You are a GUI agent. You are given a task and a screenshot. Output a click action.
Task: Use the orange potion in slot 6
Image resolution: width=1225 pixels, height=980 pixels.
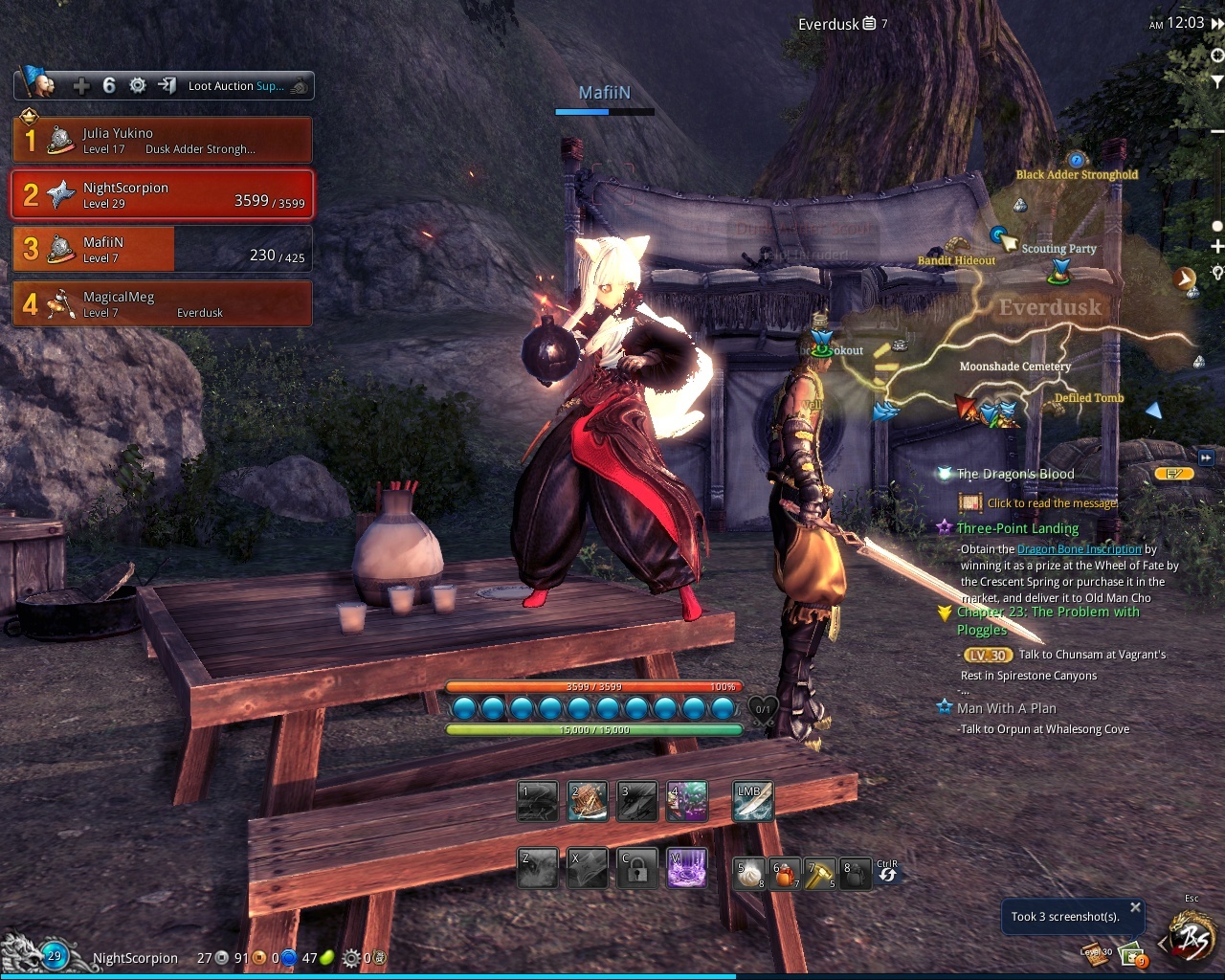pos(785,874)
